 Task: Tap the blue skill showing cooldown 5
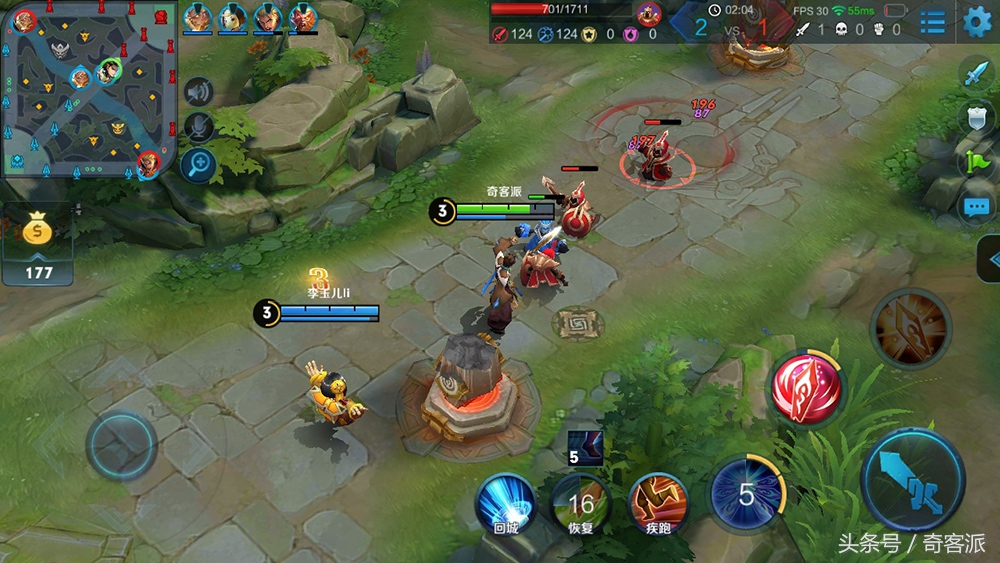746,494
